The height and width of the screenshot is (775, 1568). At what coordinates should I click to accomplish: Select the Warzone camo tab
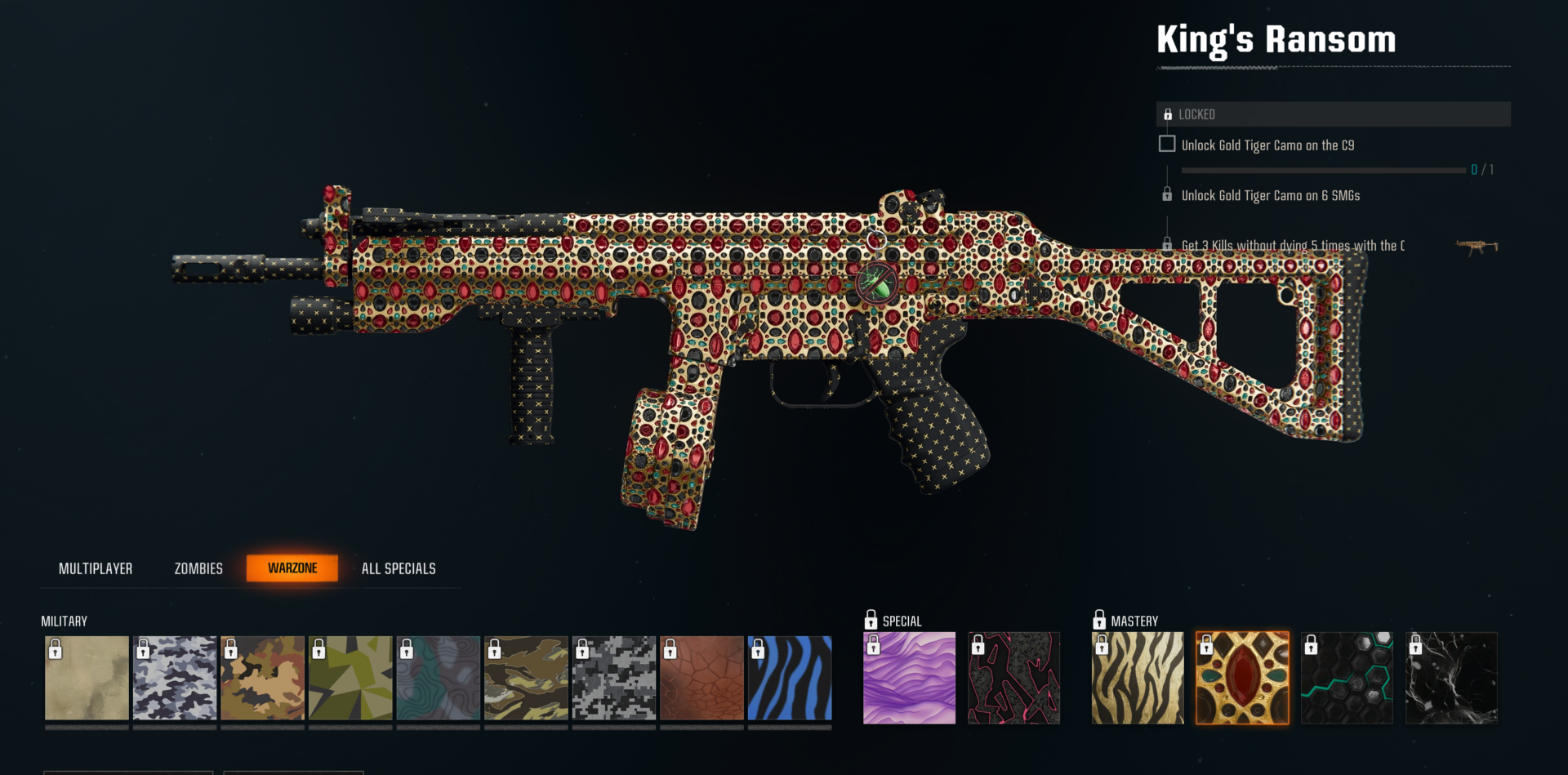[x=292, y=568]
